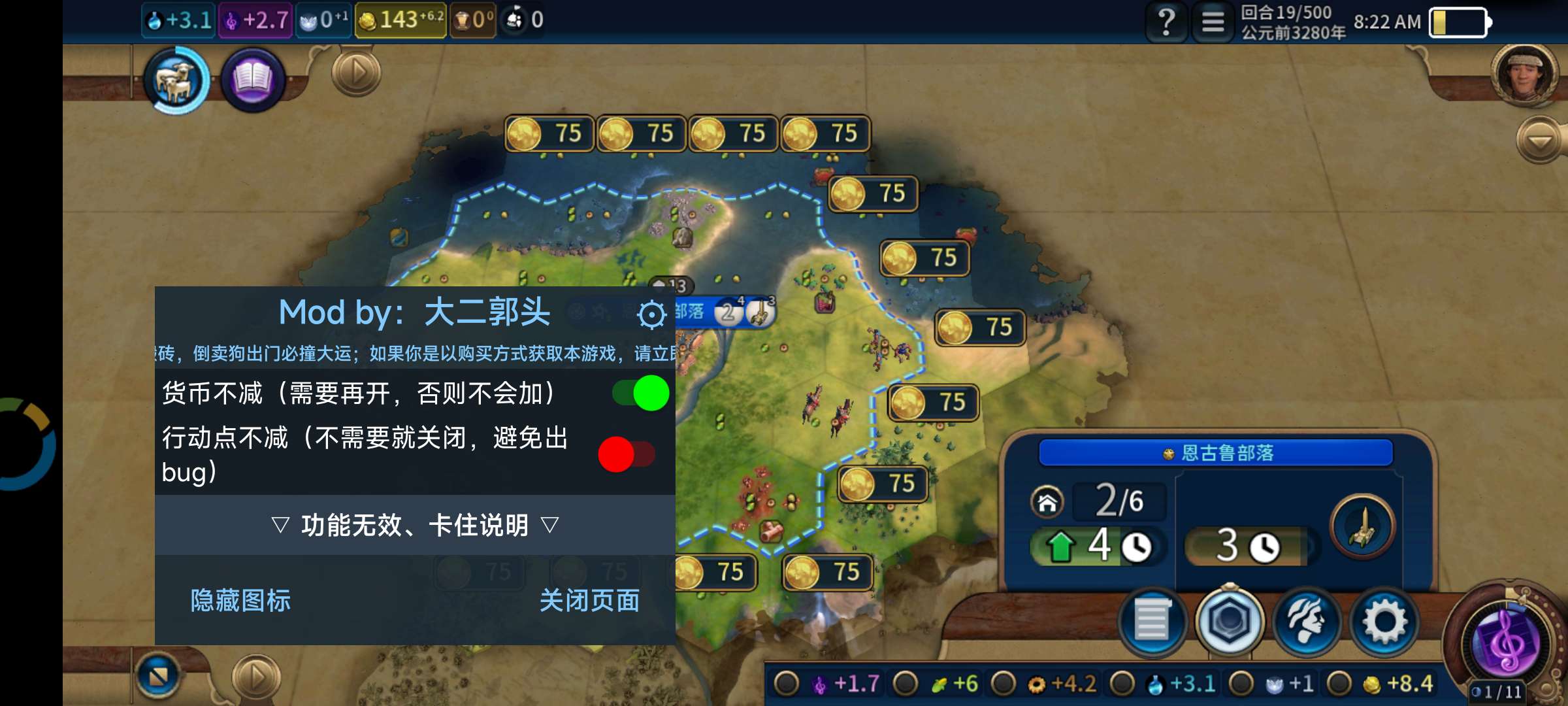Open the hamburger game menu
Screen dimensions: 1568x706
coord(1213,22)
